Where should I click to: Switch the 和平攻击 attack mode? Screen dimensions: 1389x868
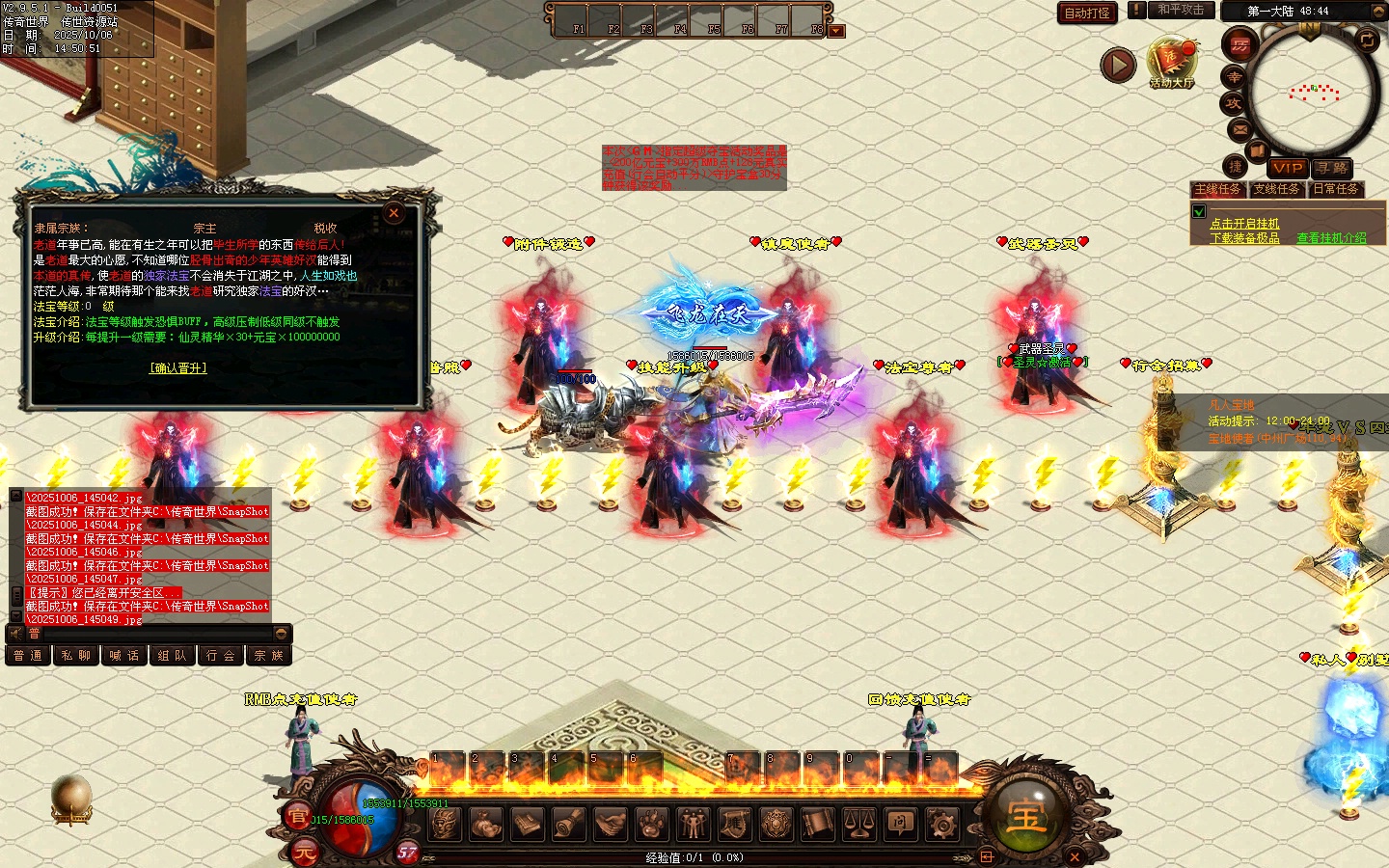tap(1181, 10)
